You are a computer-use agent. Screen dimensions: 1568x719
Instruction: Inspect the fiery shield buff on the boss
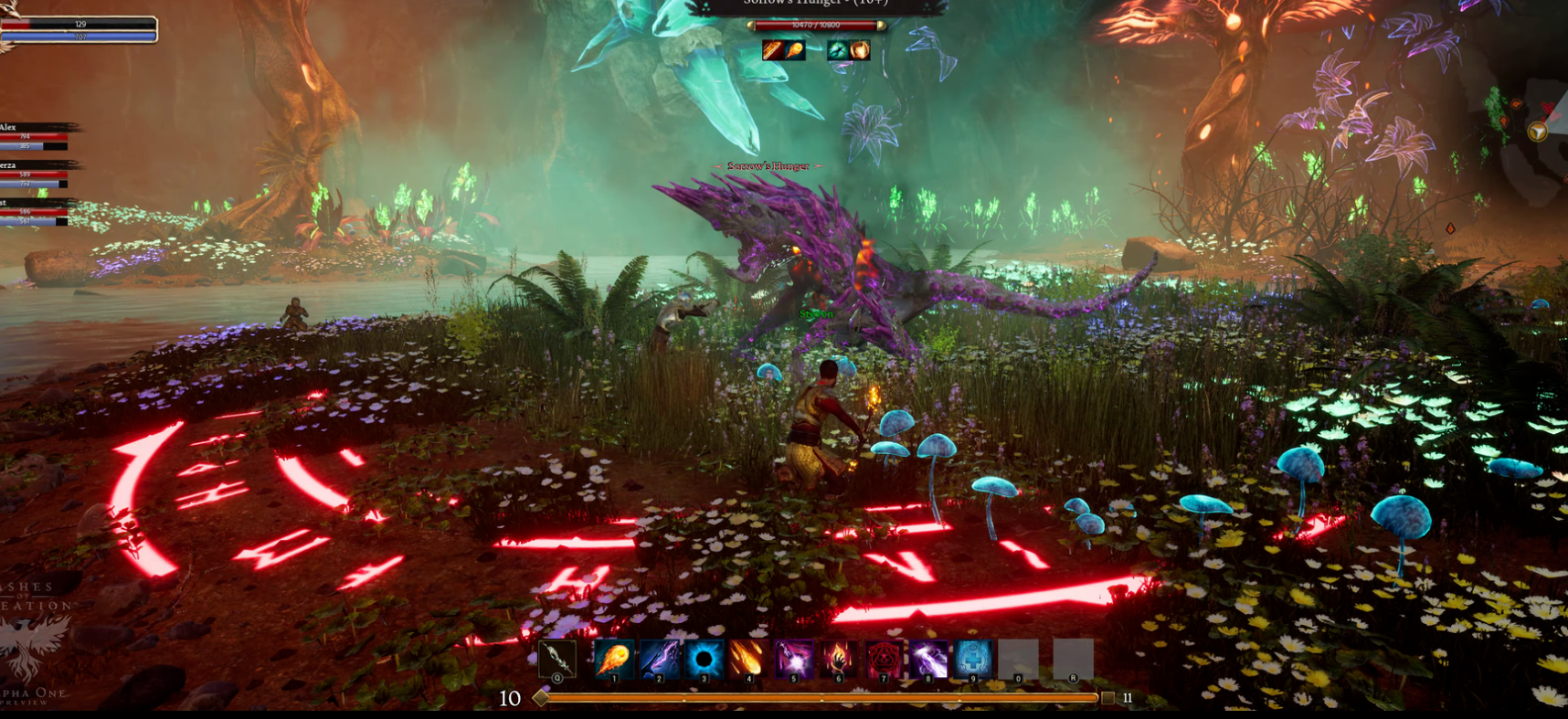coord(860,50)
